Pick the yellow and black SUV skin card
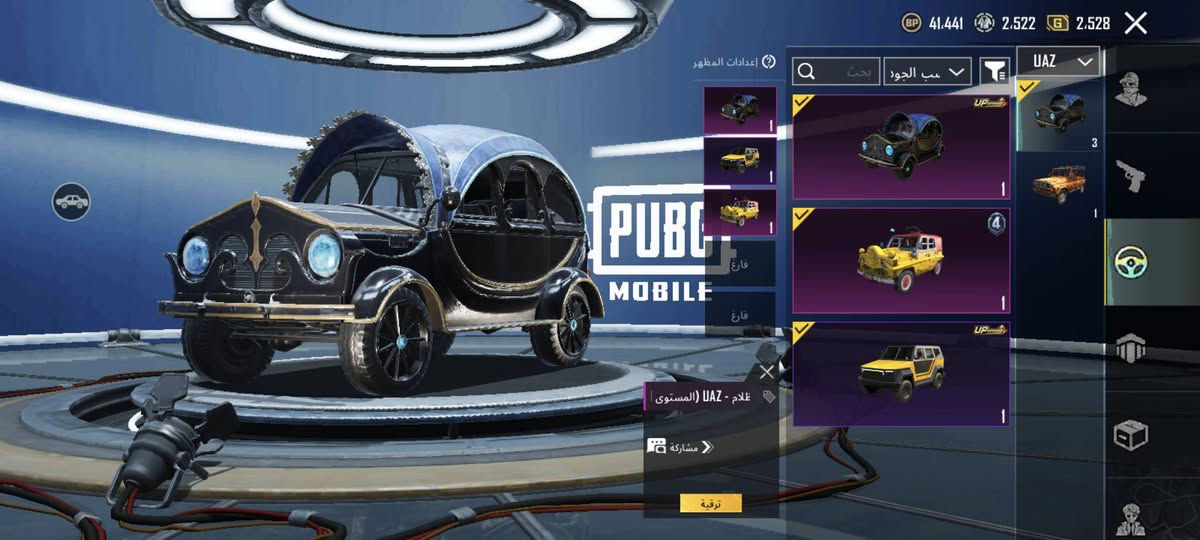Viewport: 1200px width, 540px height. [900, 373]
